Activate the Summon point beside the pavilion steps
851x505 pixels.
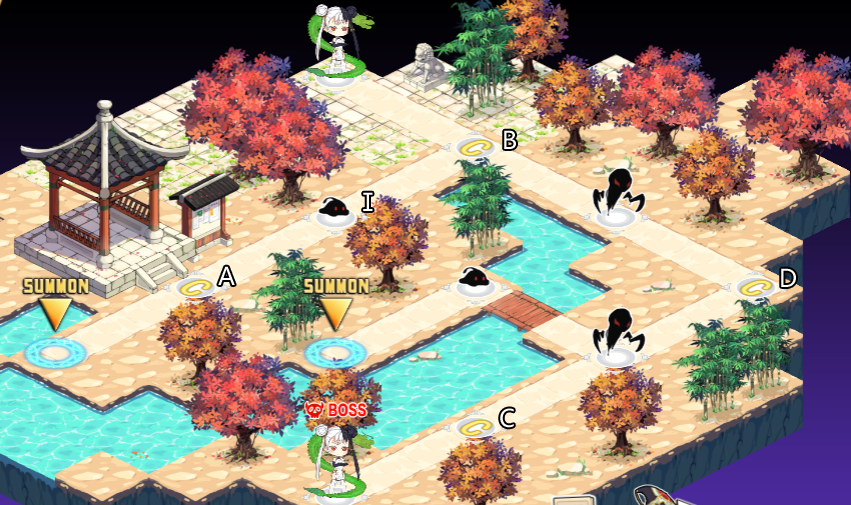[55, 351]
